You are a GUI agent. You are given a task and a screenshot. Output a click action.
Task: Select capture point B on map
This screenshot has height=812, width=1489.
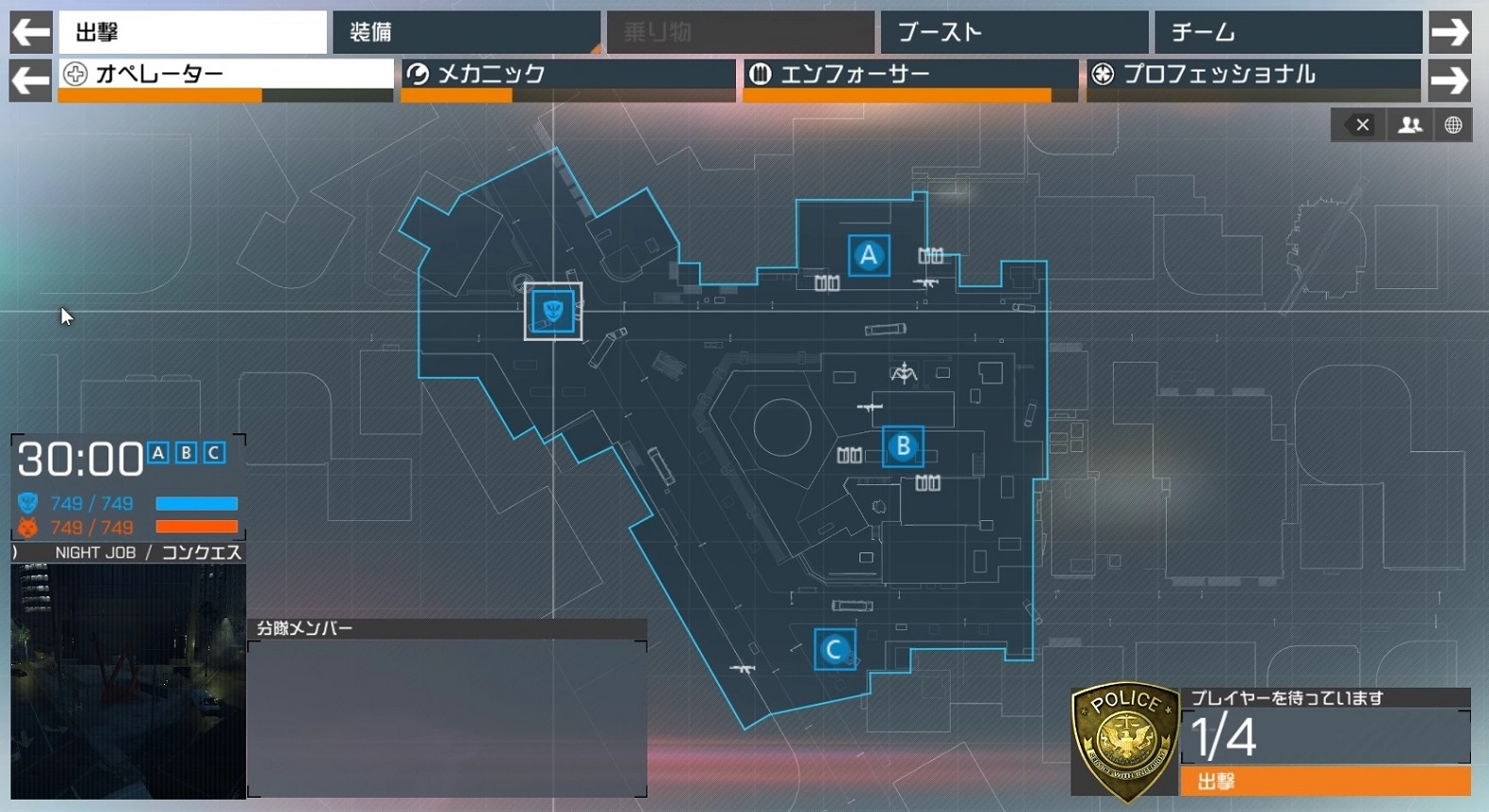(903, 447)
